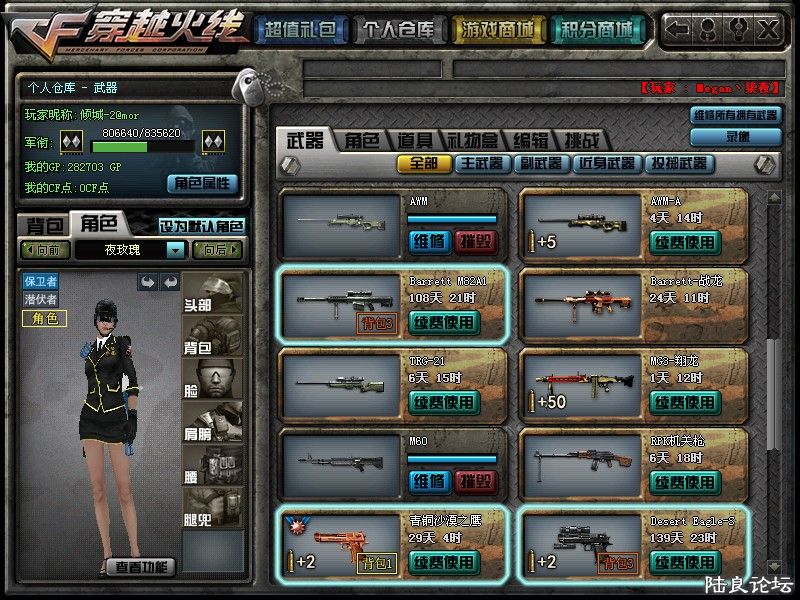Screen dimensions: 800x600
Task: Repair the AWM sniper rifle
Action: coord(429,241)
